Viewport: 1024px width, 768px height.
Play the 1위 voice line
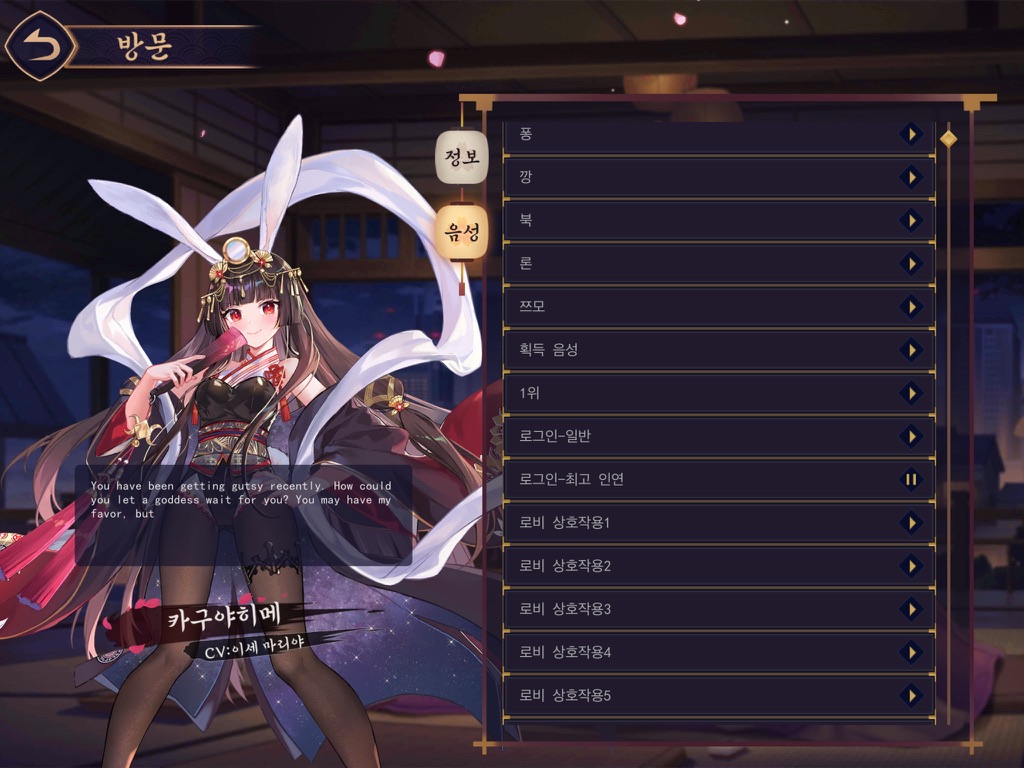[x=910, y=393]
